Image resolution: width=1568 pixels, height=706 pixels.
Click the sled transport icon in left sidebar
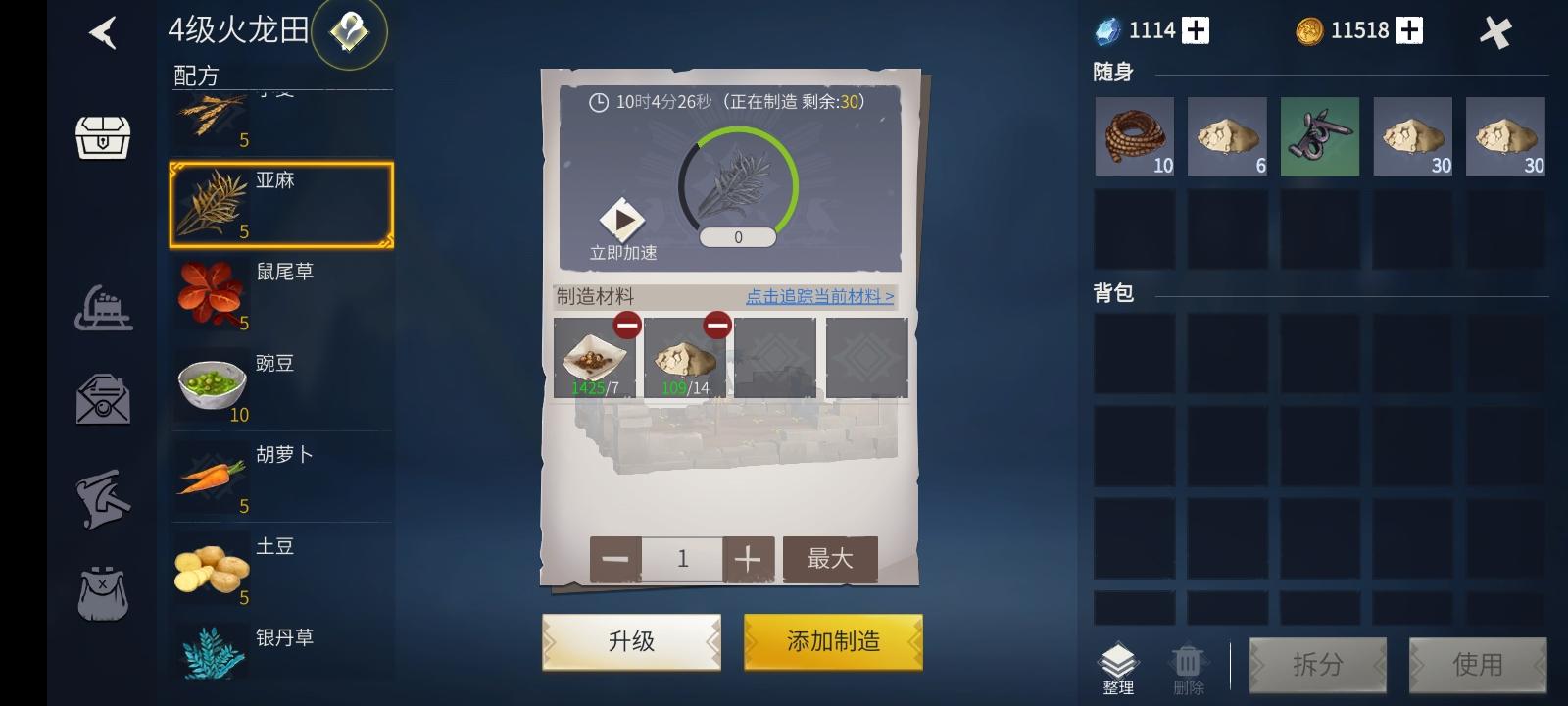click(x=105, y=307)
